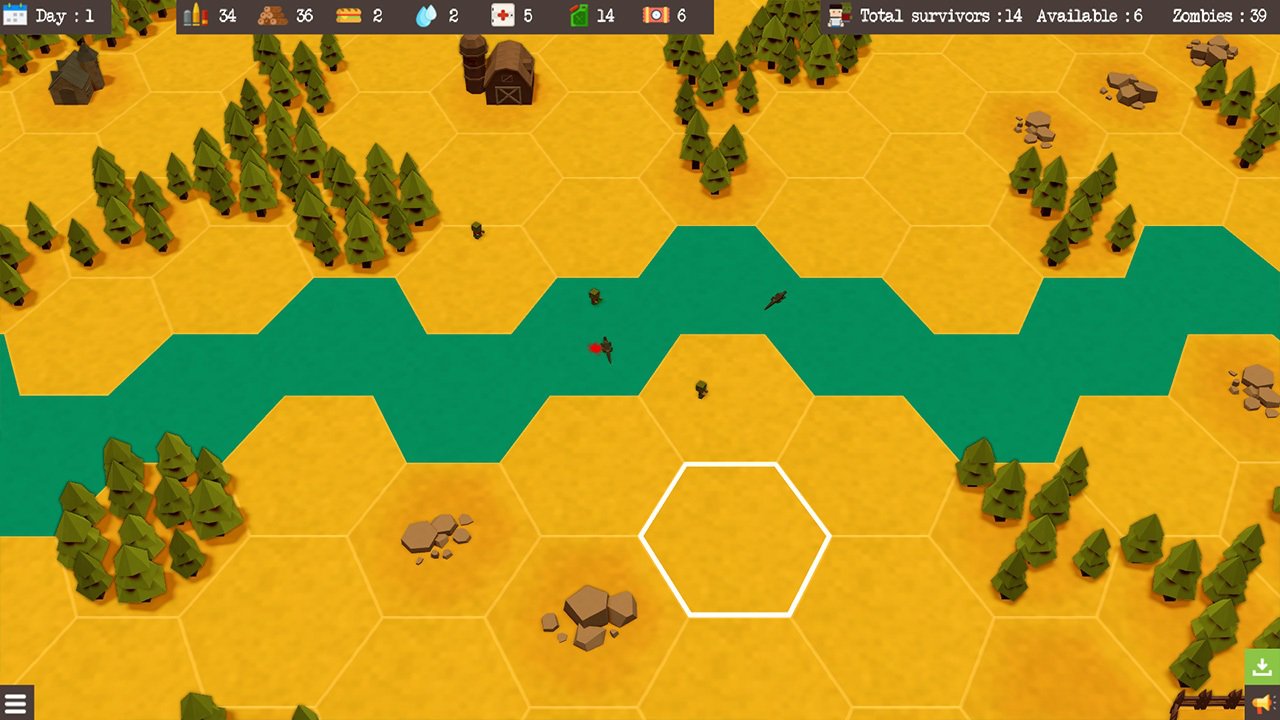Click the wood logs resource icon
This screenshot has height=720, width=1280.
[x=271, y=16]
